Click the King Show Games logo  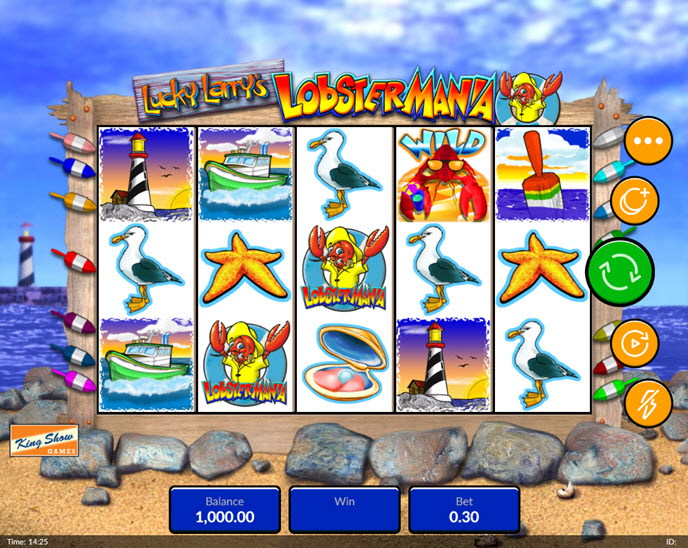(45, 441)
